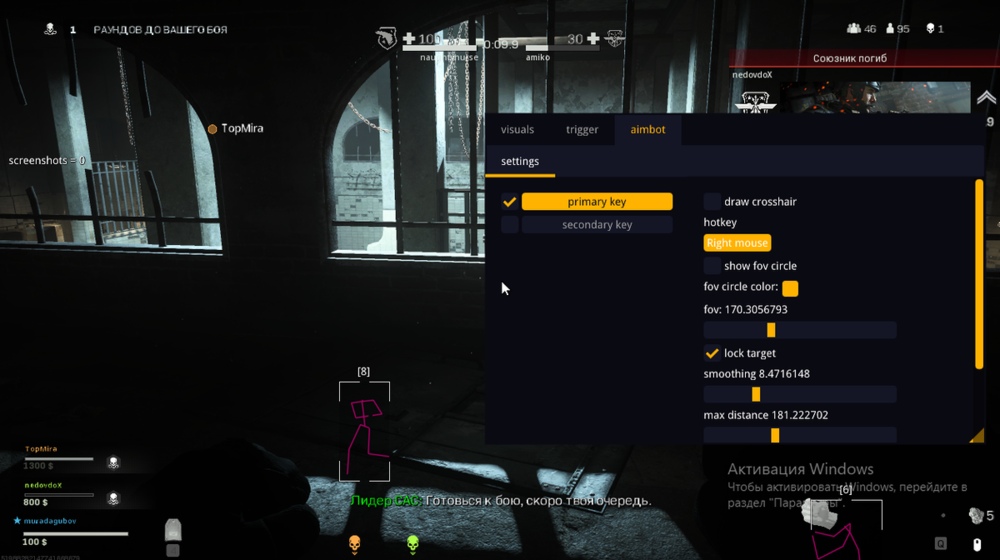Select the aimbot tab

click(x=648, y=129)
